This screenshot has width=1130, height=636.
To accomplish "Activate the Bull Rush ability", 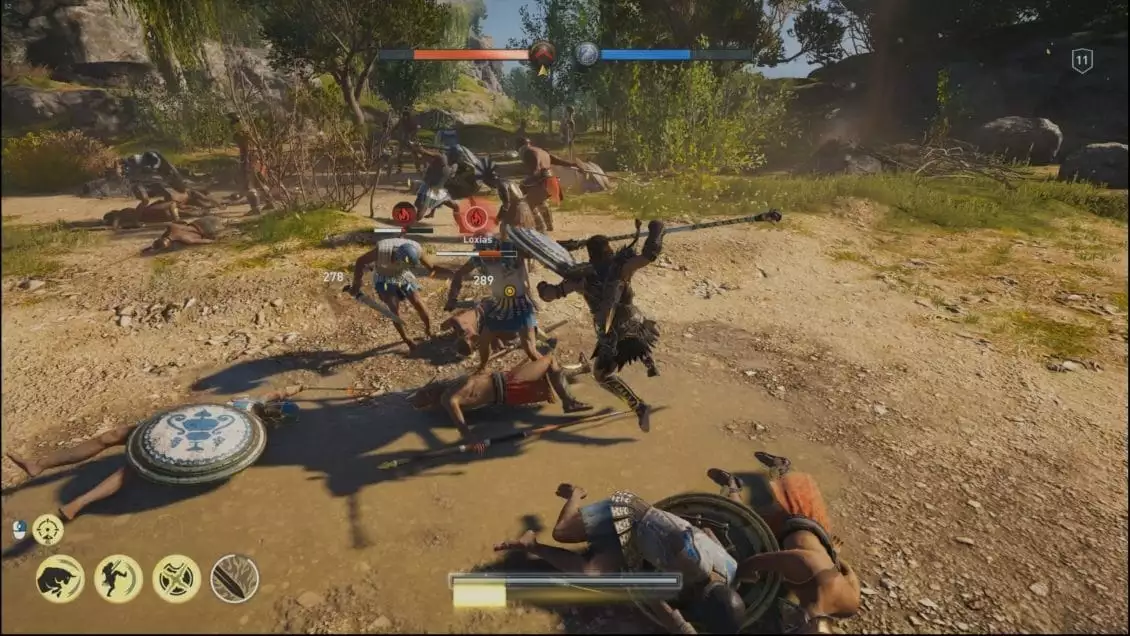I will [x=60, y=579].
